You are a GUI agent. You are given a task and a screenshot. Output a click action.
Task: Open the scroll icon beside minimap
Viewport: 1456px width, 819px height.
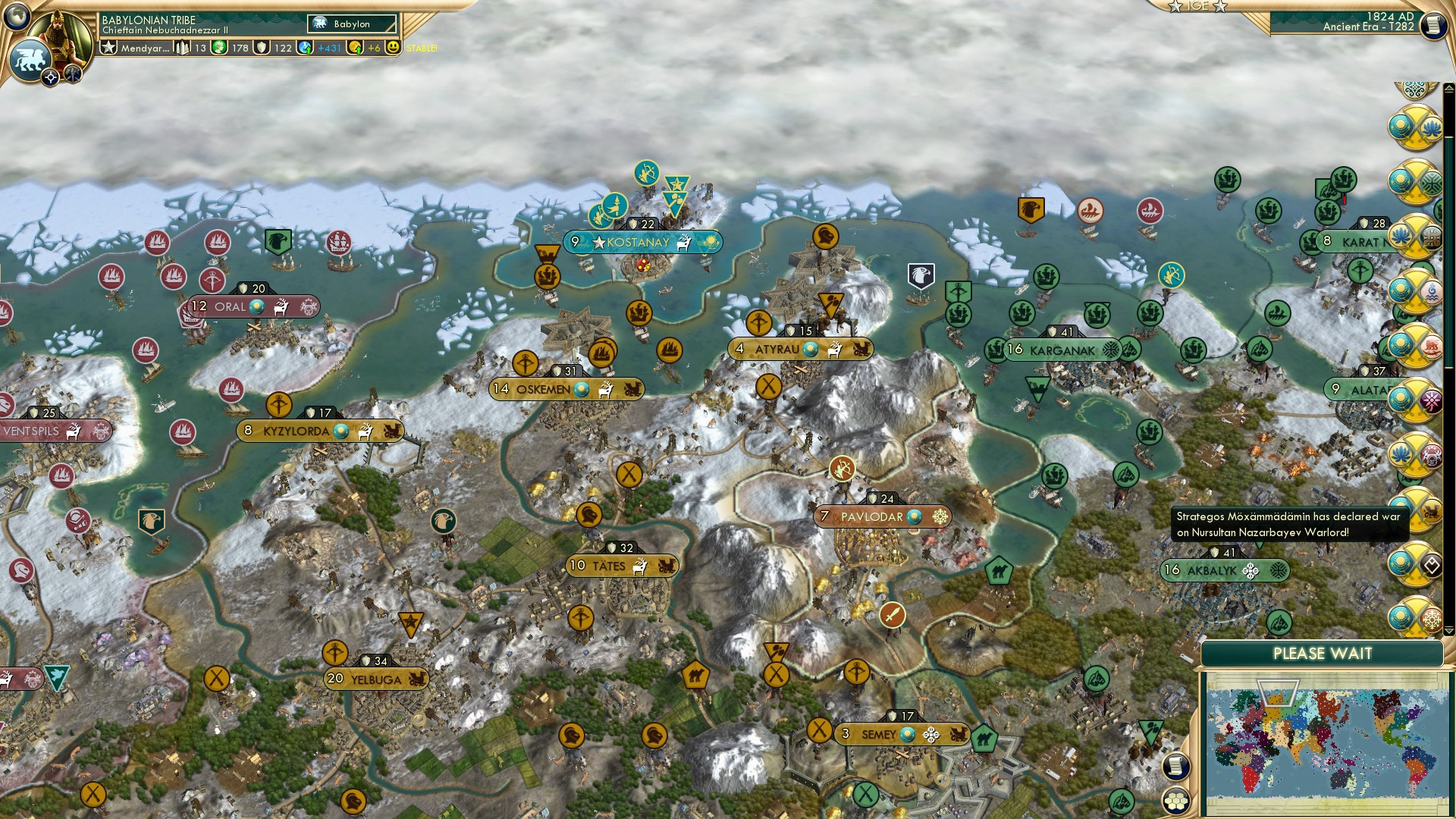tap(1175, 766)
